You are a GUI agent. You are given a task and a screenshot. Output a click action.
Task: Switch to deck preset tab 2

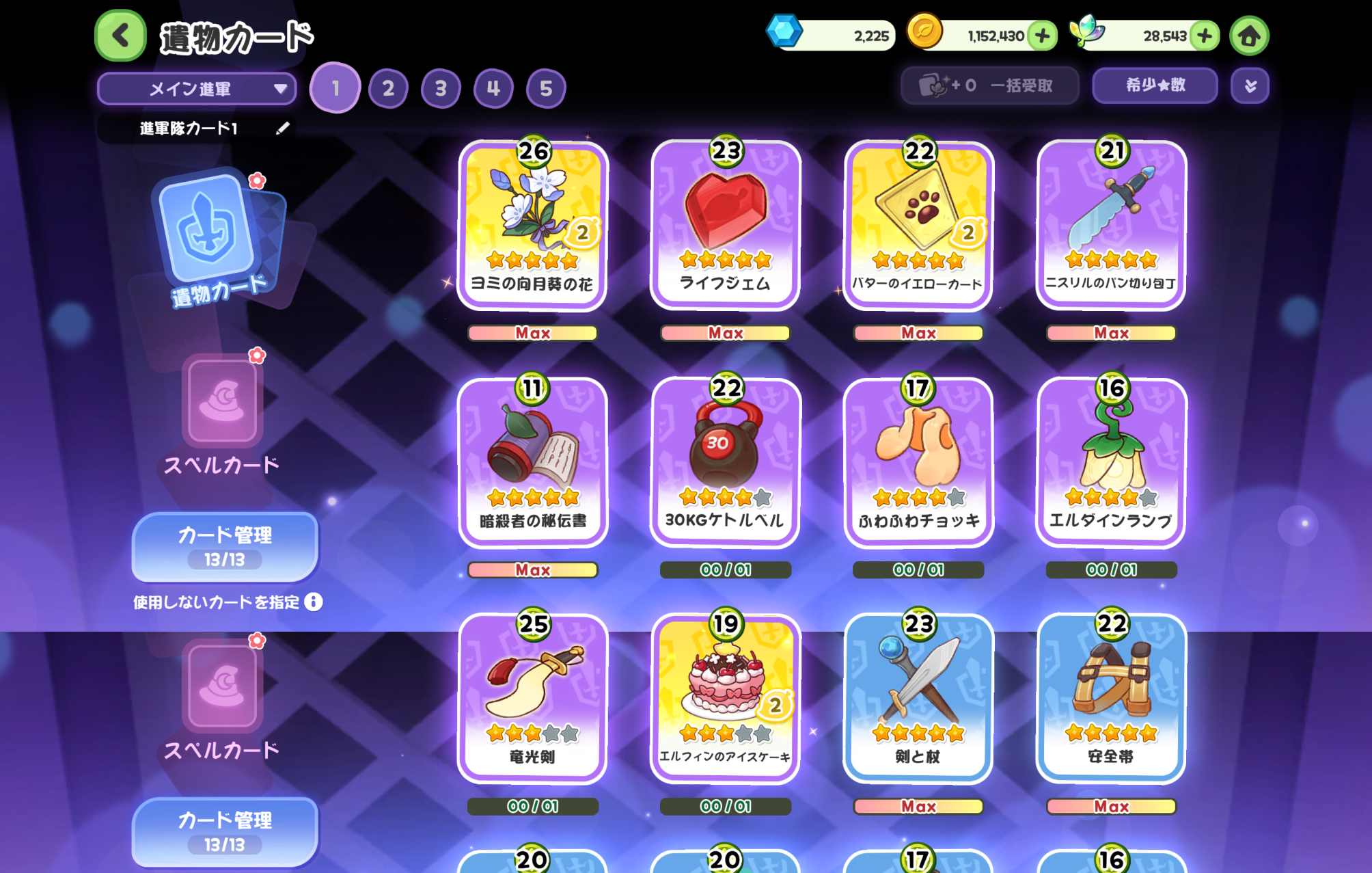[388, 88]
